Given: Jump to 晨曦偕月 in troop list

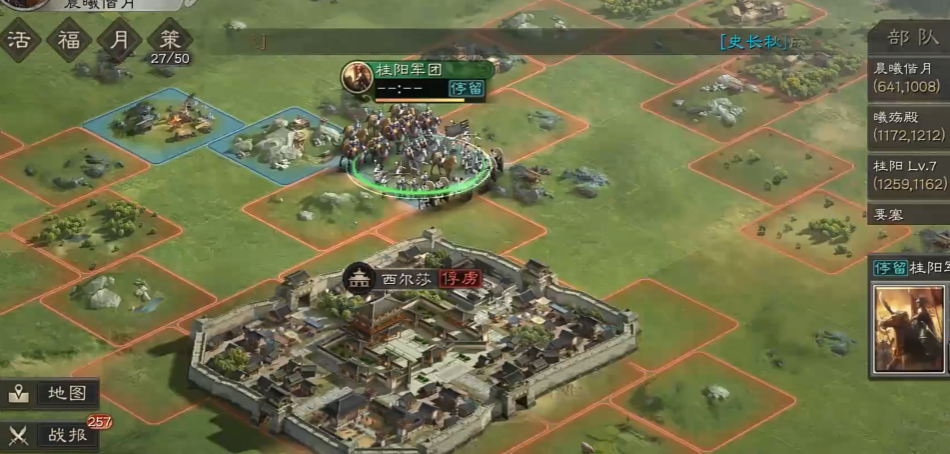Looking at the screenshot, I should coord(908,77).
